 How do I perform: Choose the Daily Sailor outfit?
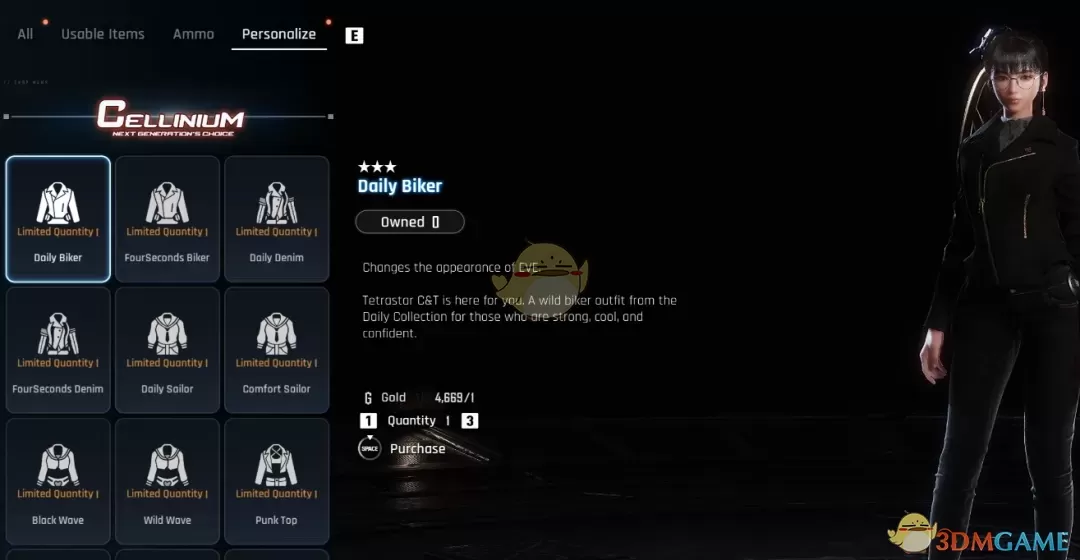(167, 350)
